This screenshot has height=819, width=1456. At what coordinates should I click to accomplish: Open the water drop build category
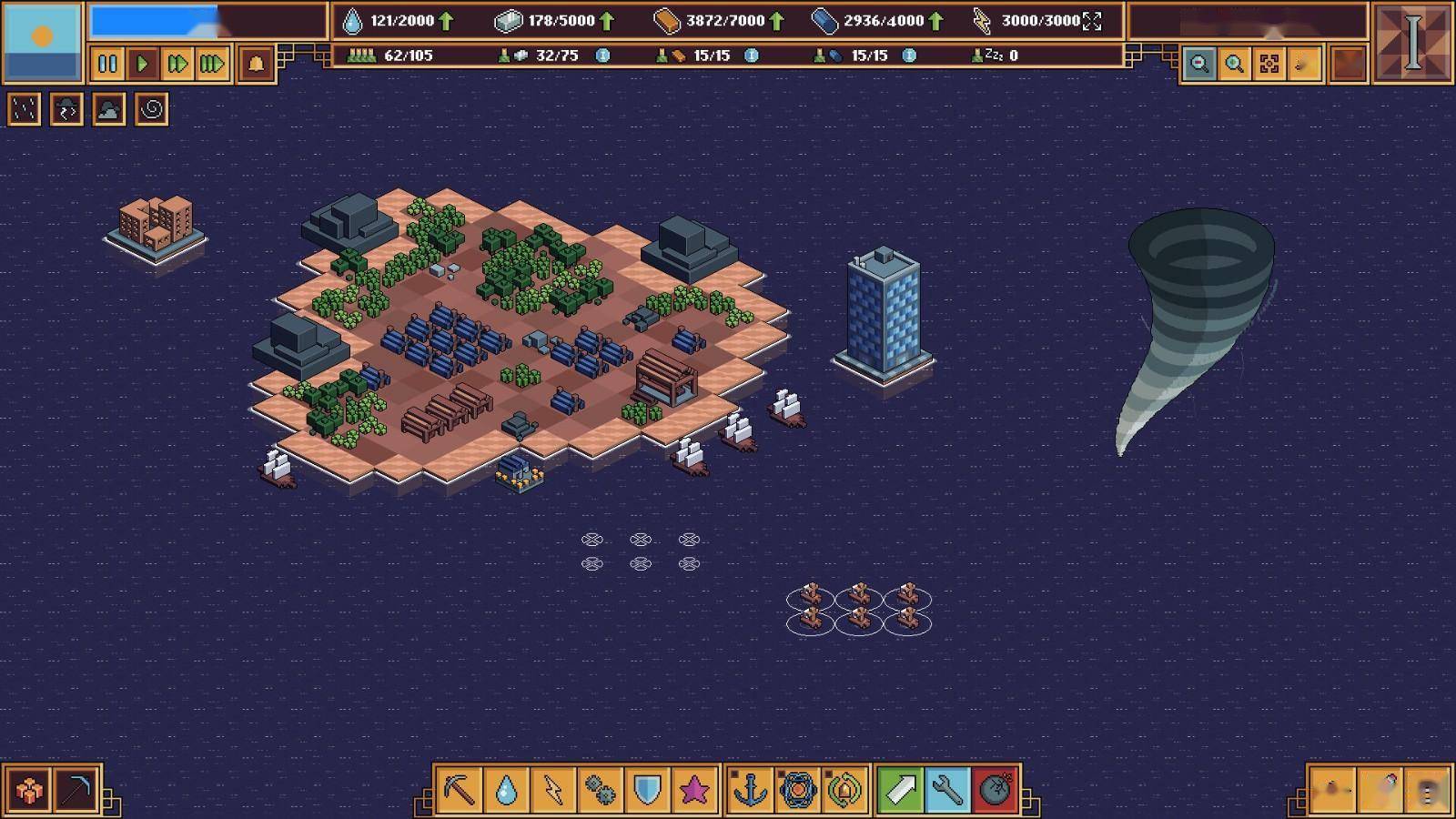pos(506,789)
